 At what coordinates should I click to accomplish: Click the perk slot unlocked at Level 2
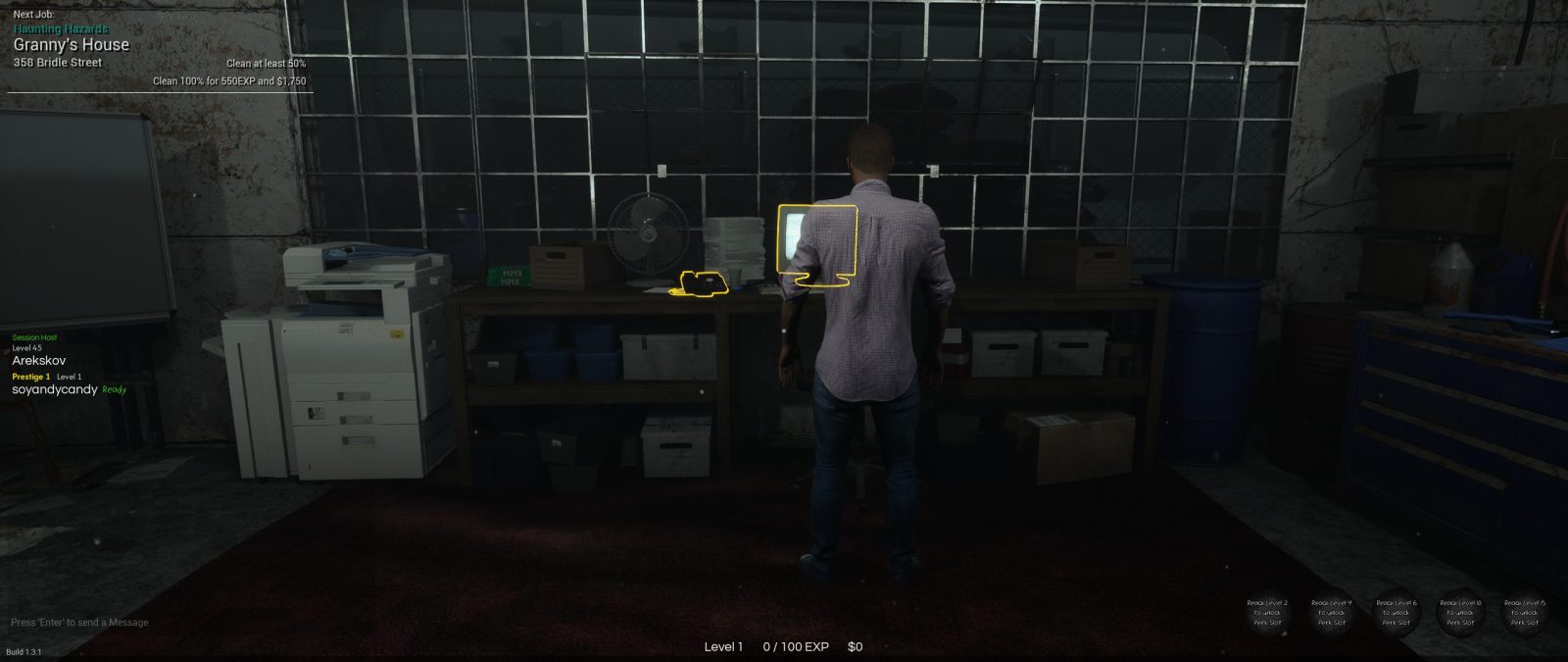point(1267,613)
